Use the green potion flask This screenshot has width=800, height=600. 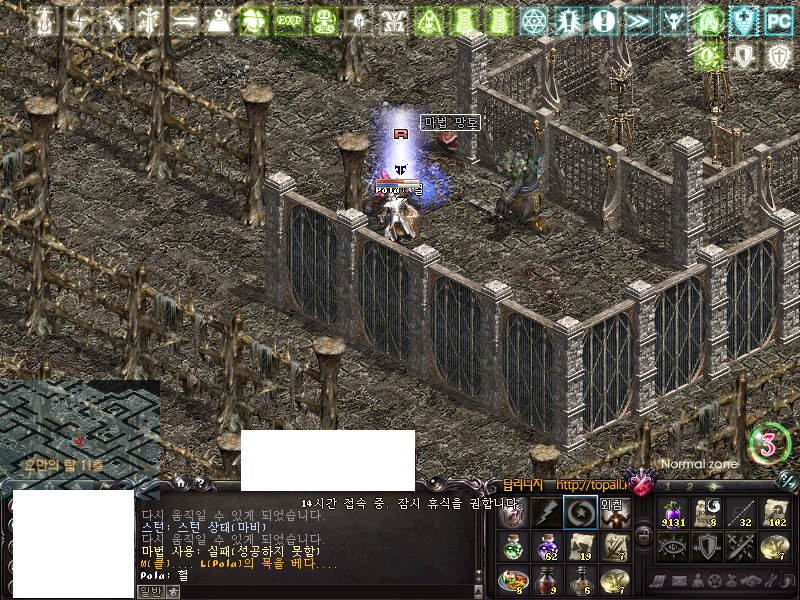tap(511, 547)
